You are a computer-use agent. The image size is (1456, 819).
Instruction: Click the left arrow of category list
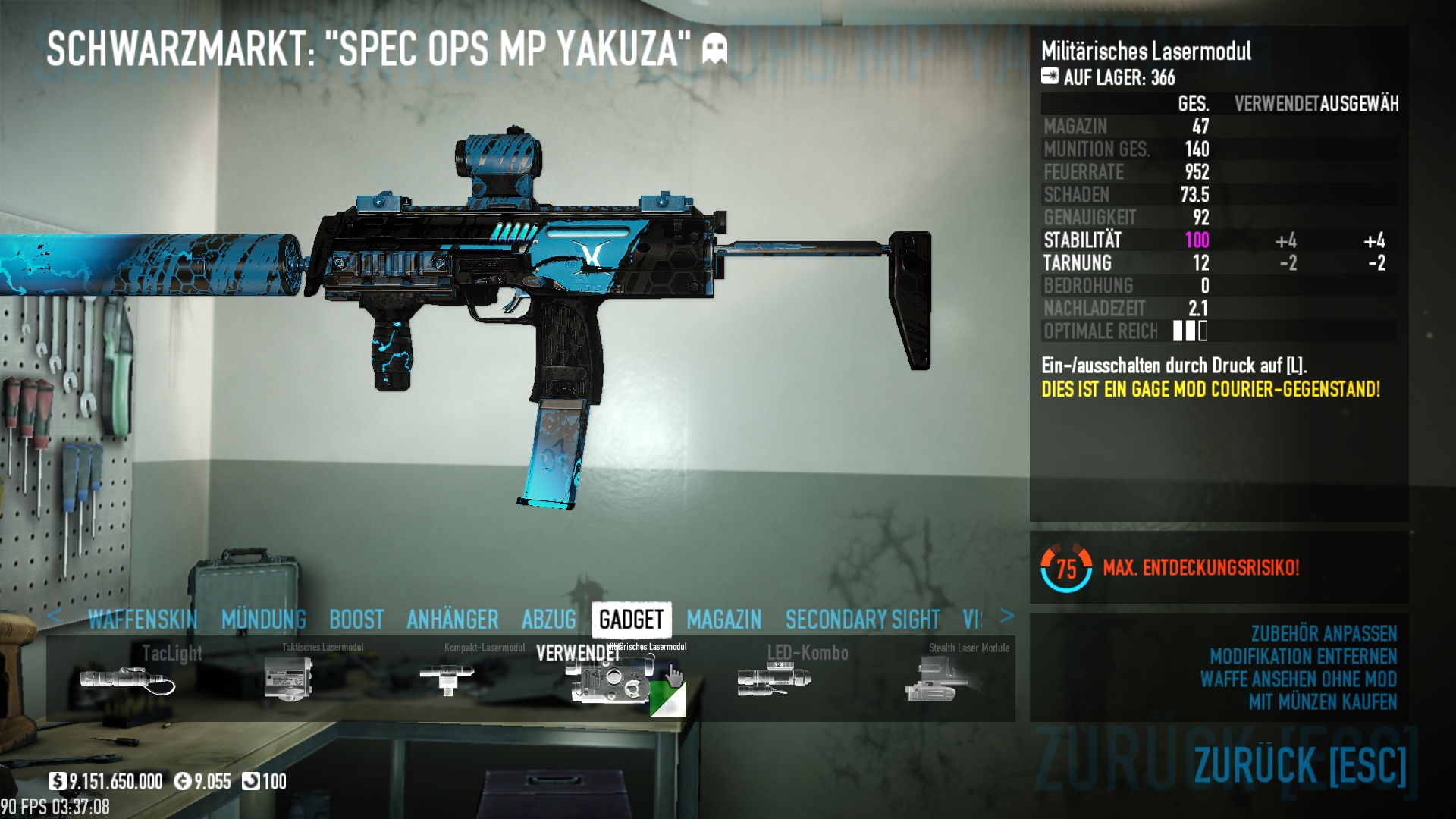point(54,616)
